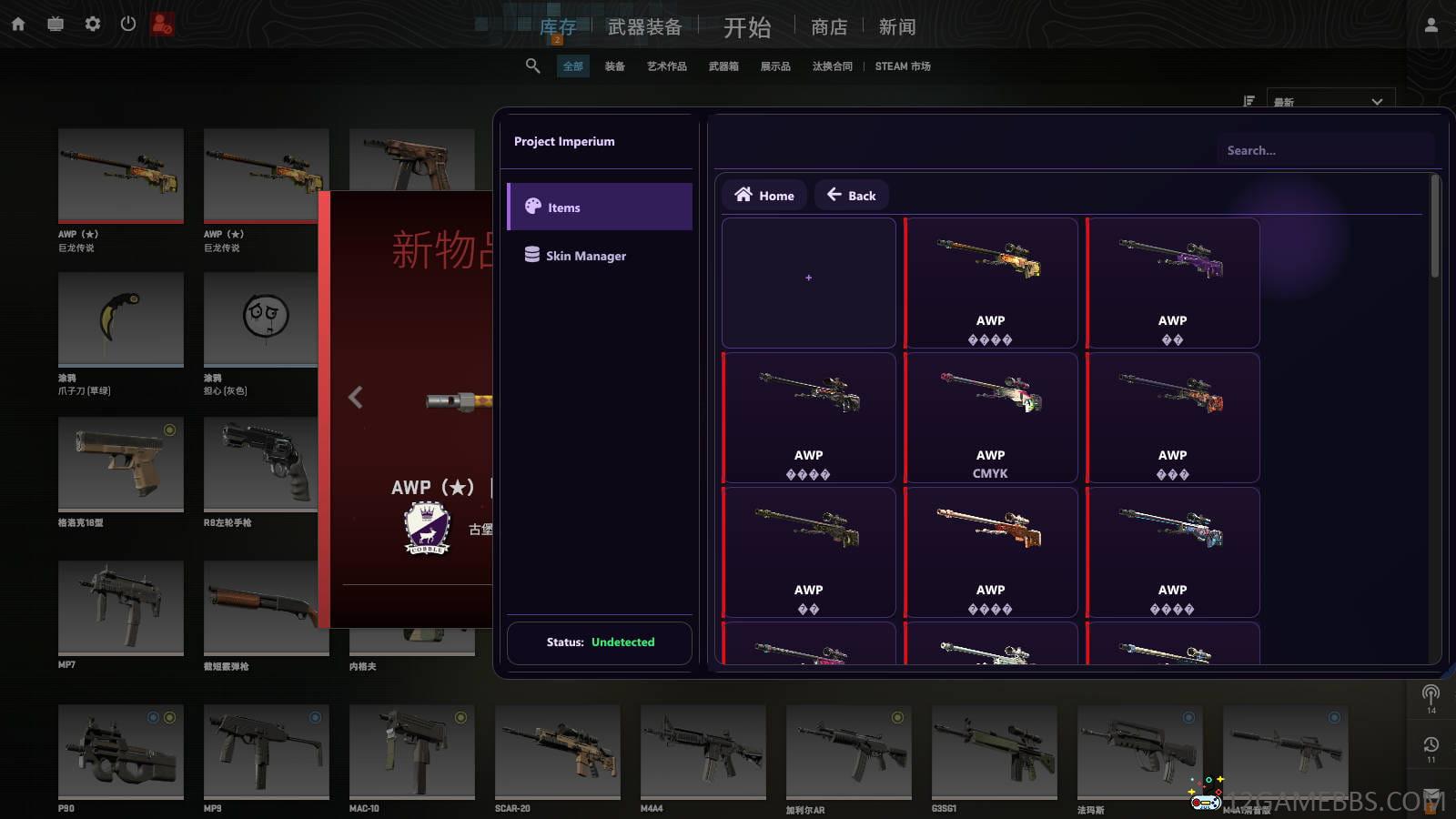Select the AWP CMYK skin tile
The height and width of the screenshot is (819, 1456).
click(990, 418)
